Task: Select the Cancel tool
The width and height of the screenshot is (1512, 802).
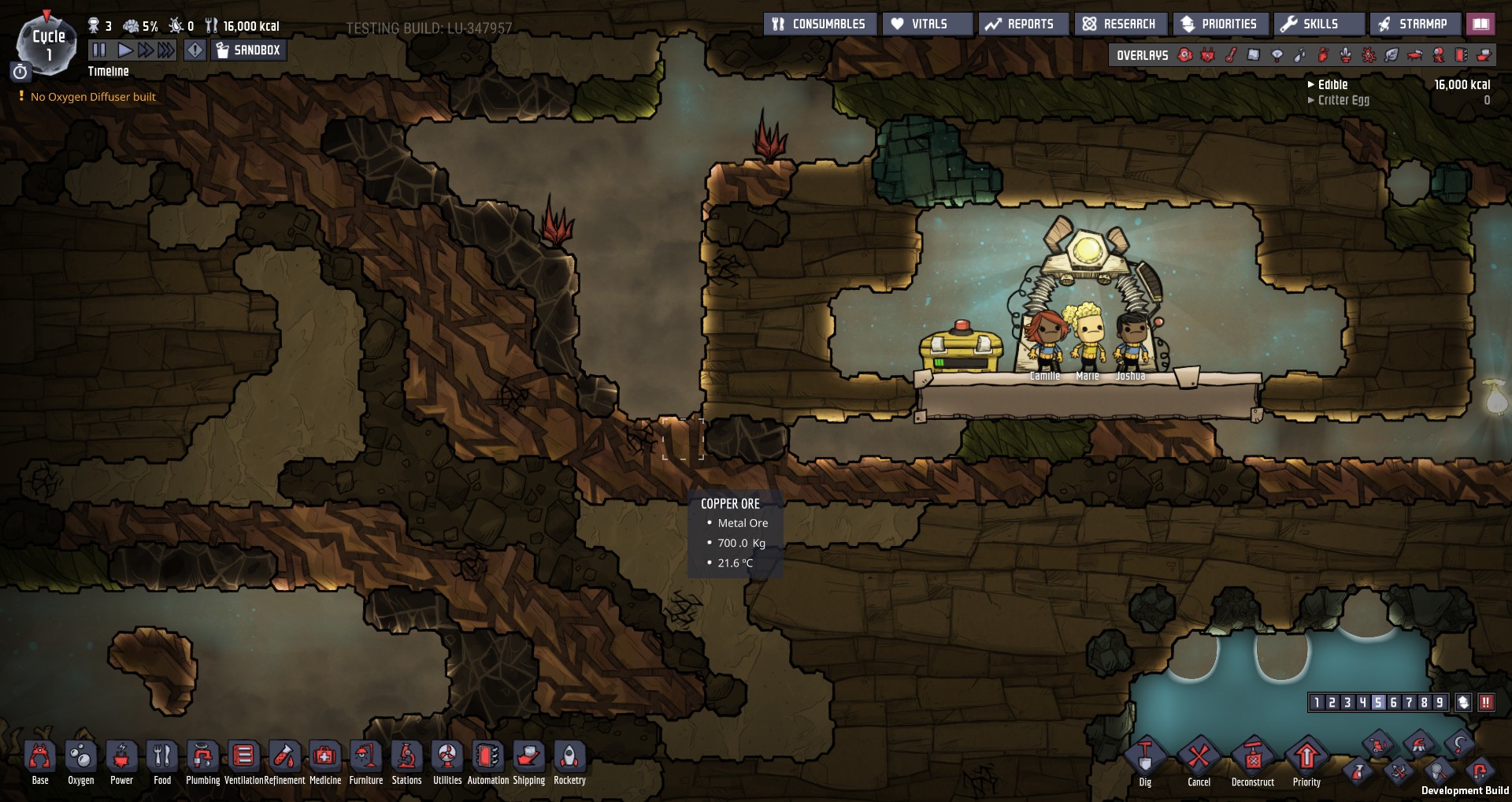Action: click(1199, 758)
